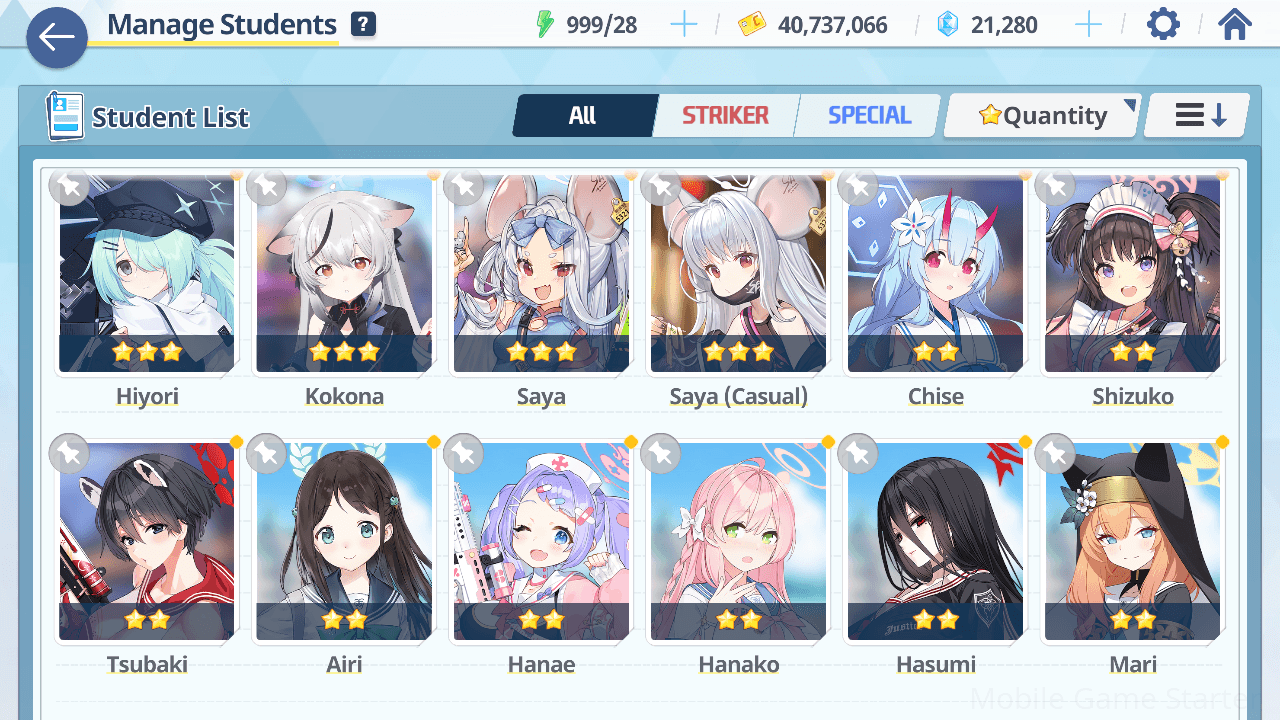Open the settings gear
The height and width of the screenshot is (720, 1280).
point(1163,25)
